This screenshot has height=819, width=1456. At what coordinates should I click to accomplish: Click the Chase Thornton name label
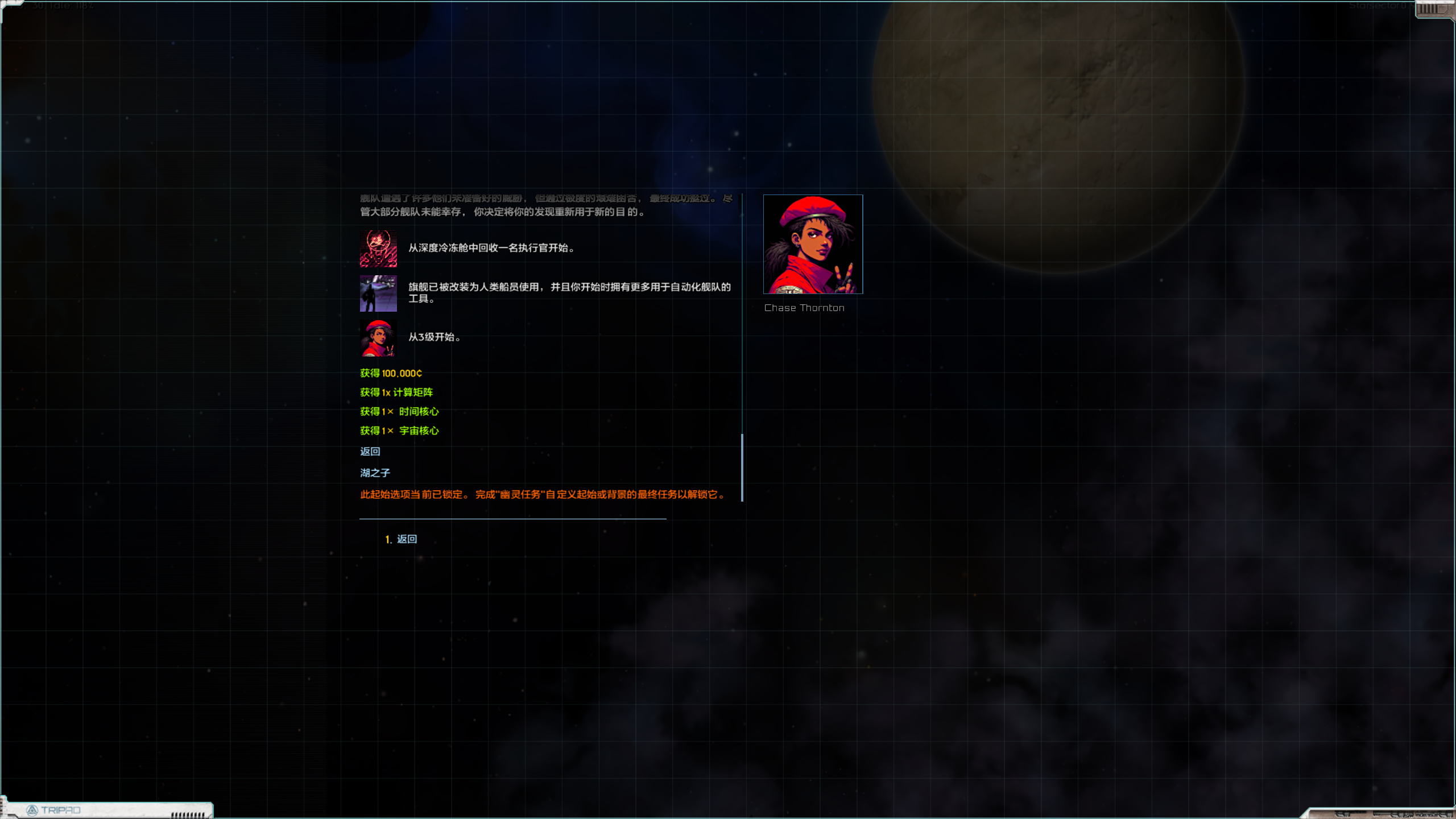(804, 308)
